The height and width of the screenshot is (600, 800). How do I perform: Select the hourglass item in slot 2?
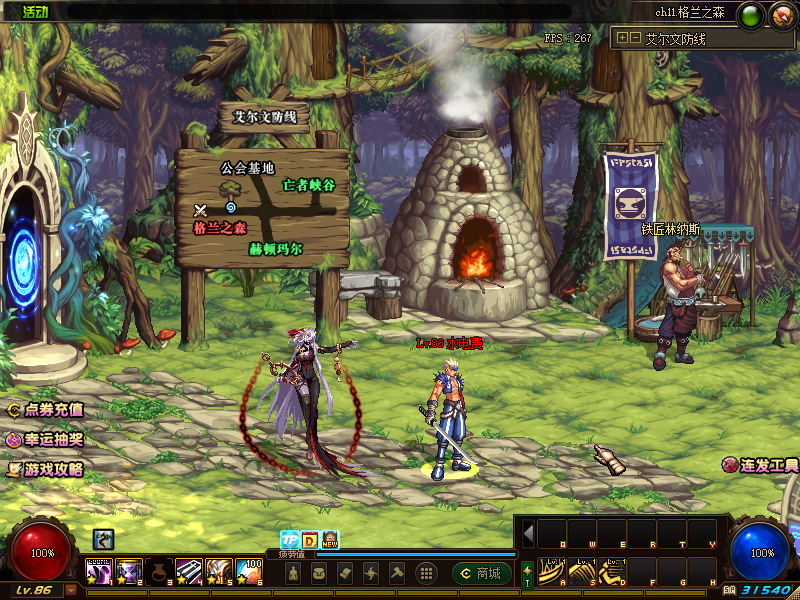(129, 571)
